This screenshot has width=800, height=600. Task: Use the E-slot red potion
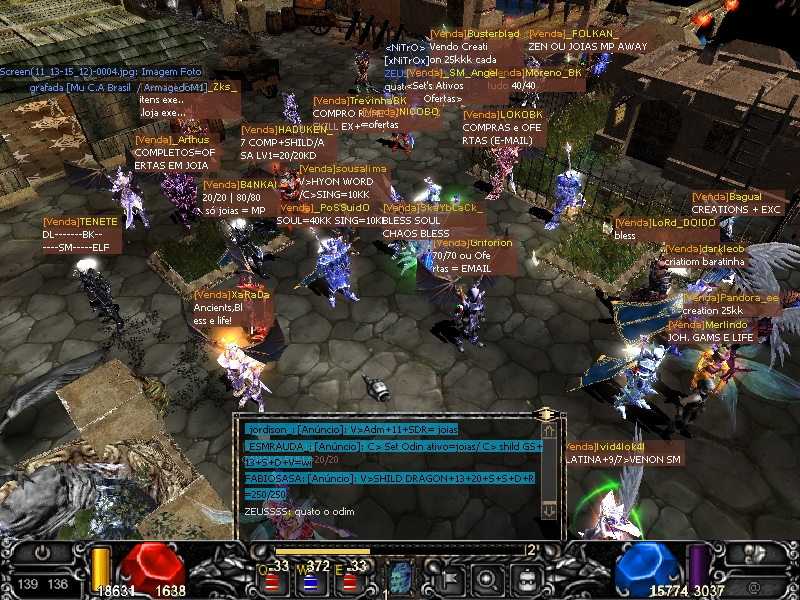[348, 579]
